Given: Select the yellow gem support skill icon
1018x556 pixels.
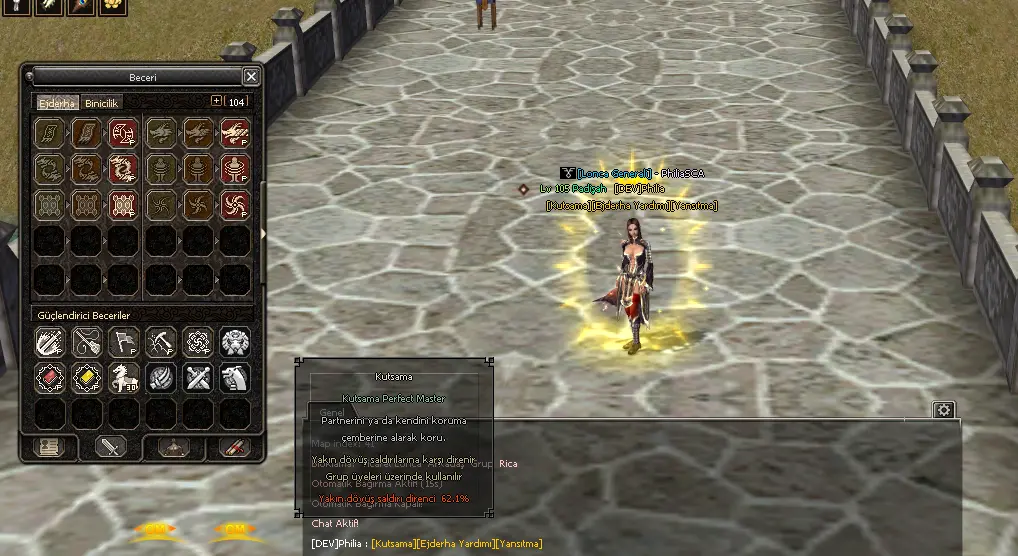Looking at the screenshot, I should coord(87,377).
